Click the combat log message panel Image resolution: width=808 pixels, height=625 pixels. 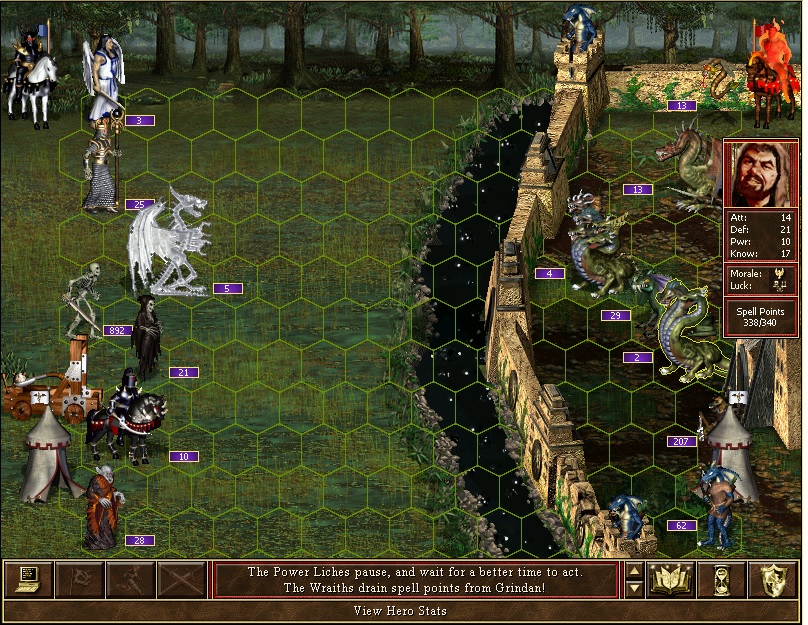tap(415, 580)
